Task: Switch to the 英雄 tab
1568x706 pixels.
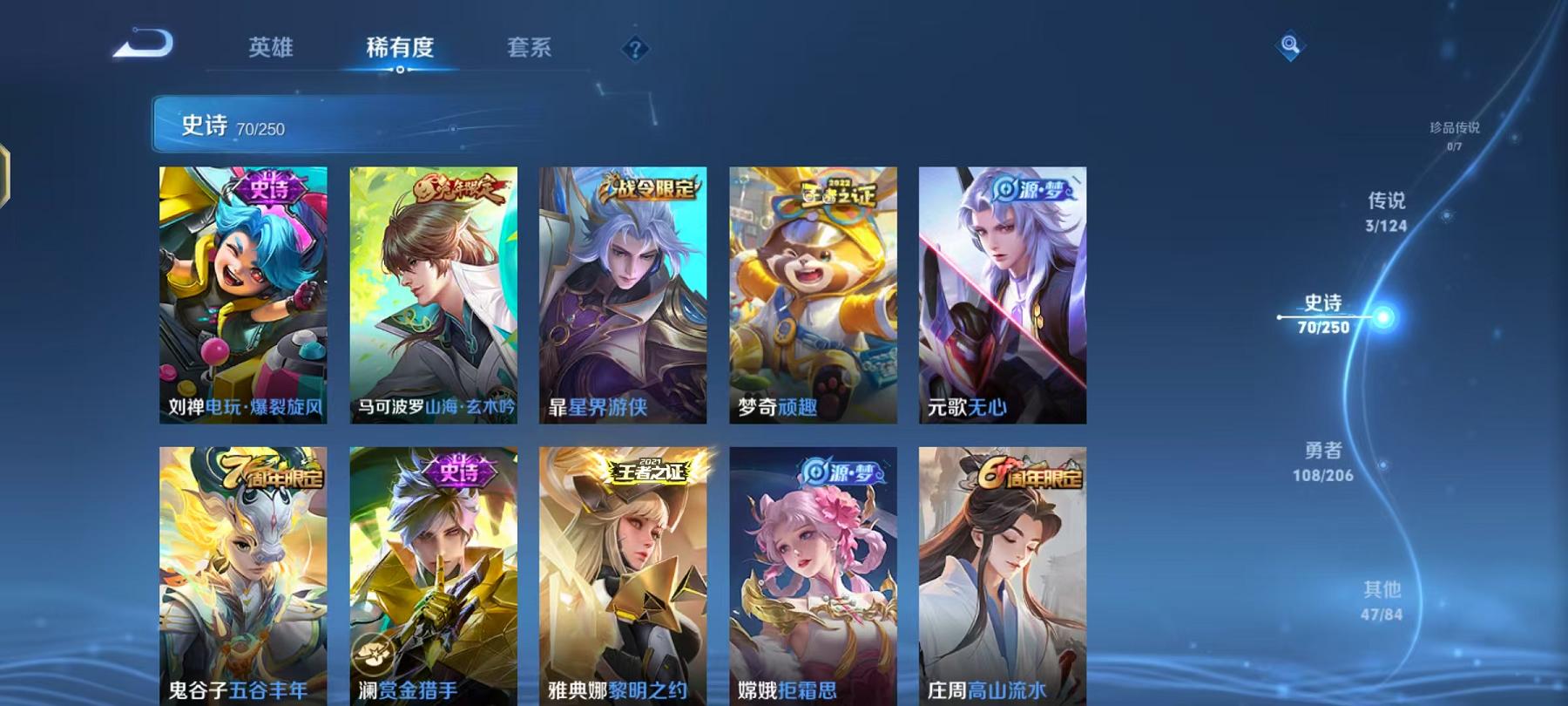Action: click(x=271, y=50)
